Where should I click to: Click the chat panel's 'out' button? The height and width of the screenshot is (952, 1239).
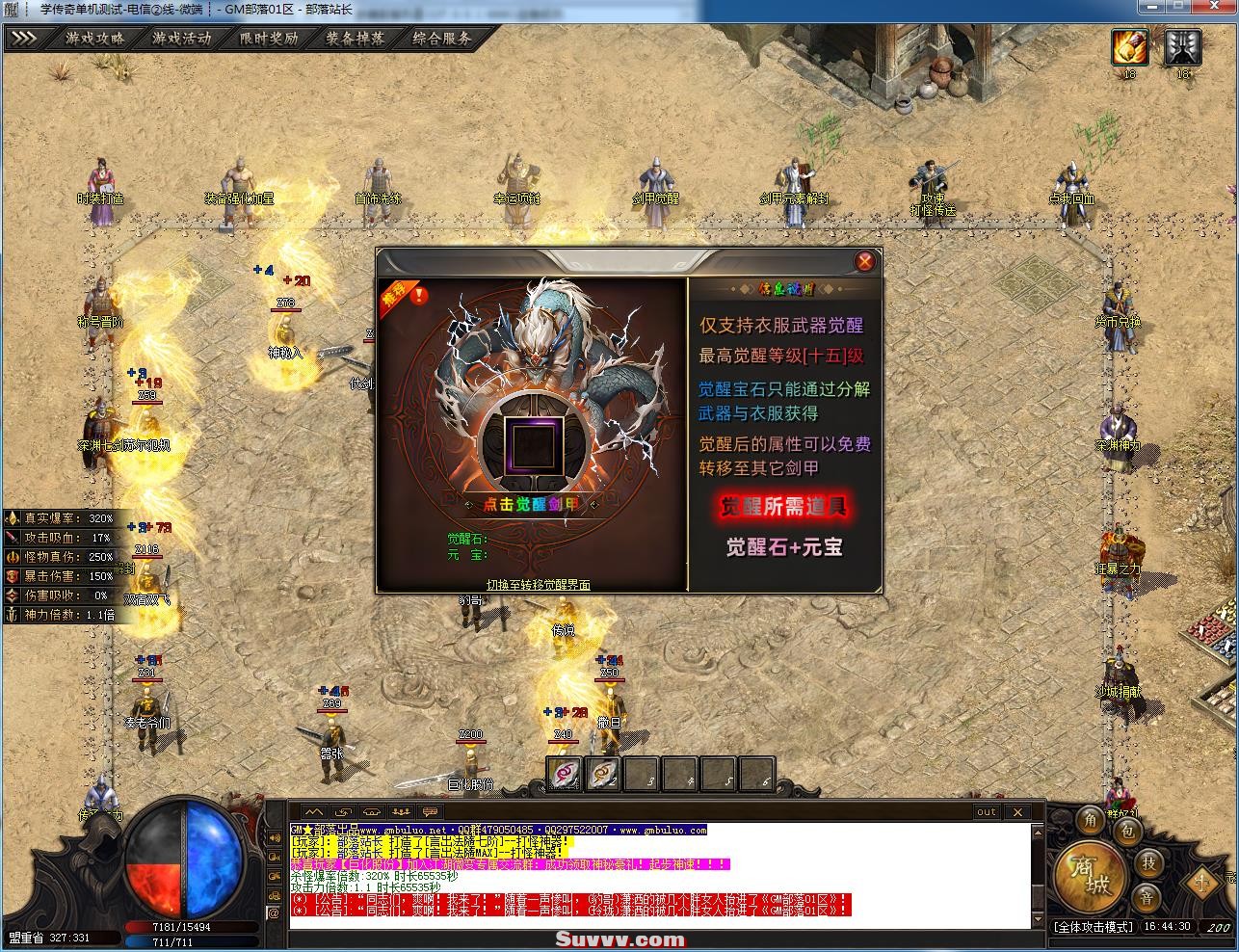[x=986, y=812]
